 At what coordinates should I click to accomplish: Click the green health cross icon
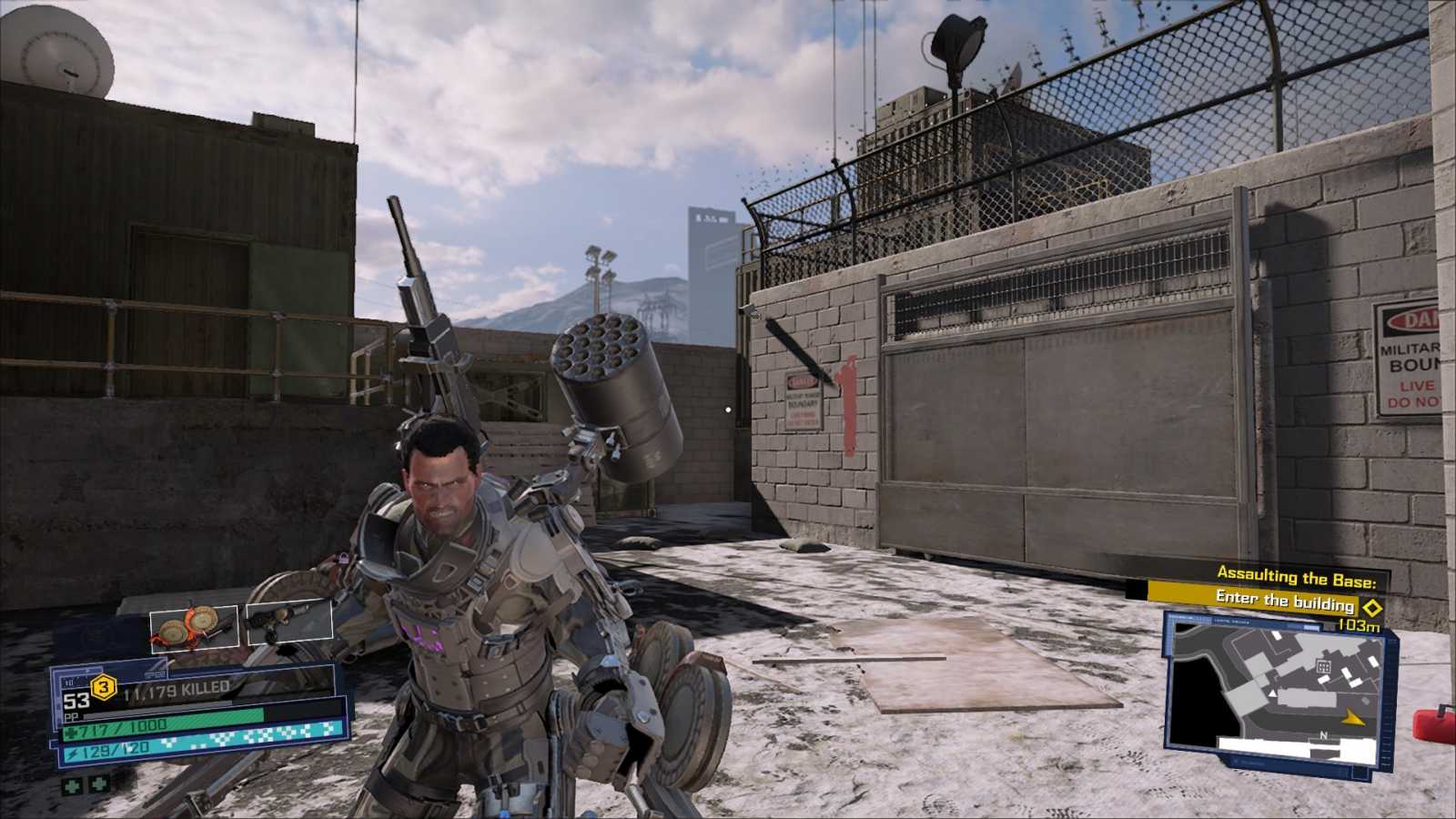point(70,733)
